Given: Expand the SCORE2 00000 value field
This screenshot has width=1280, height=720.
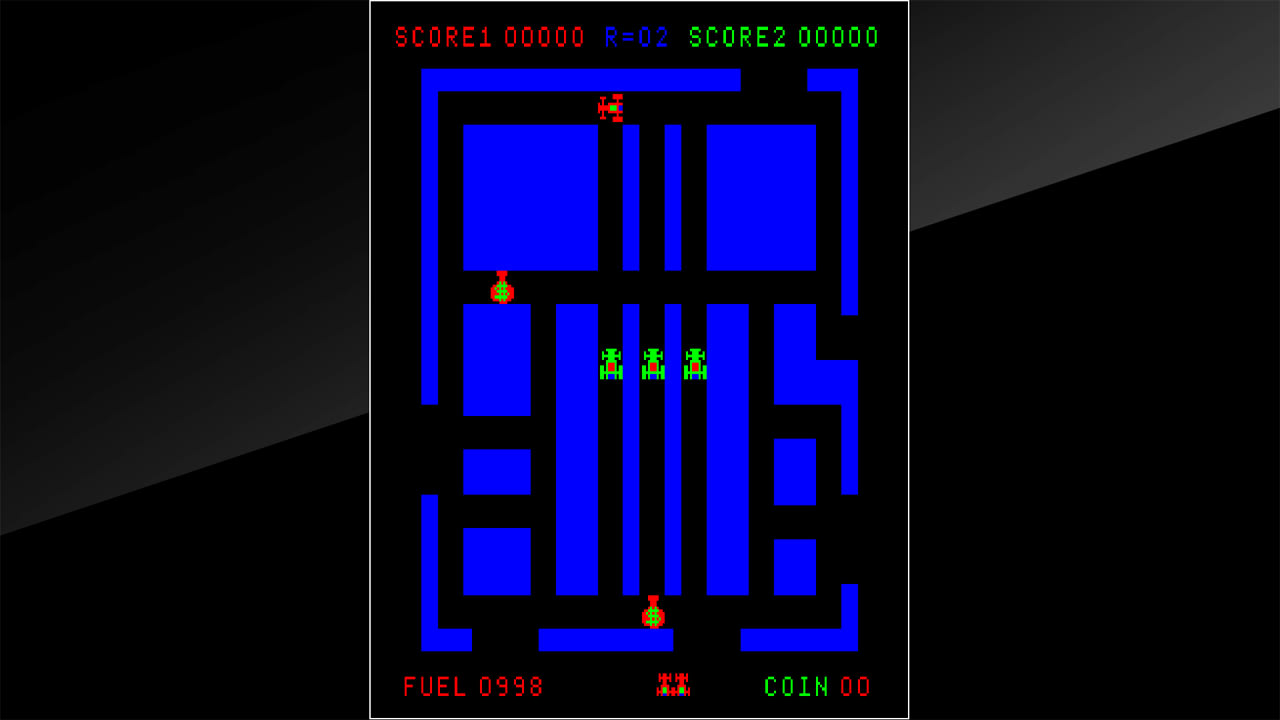Looking at the screenshot, I should [840, 36].
